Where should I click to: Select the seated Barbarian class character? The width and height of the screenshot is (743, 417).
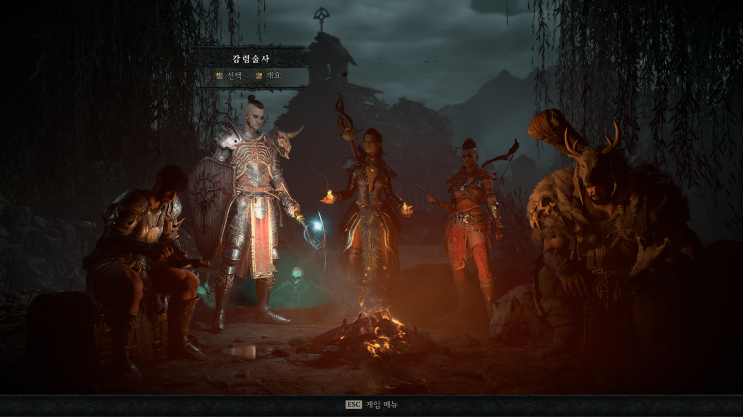click(143, 255)
